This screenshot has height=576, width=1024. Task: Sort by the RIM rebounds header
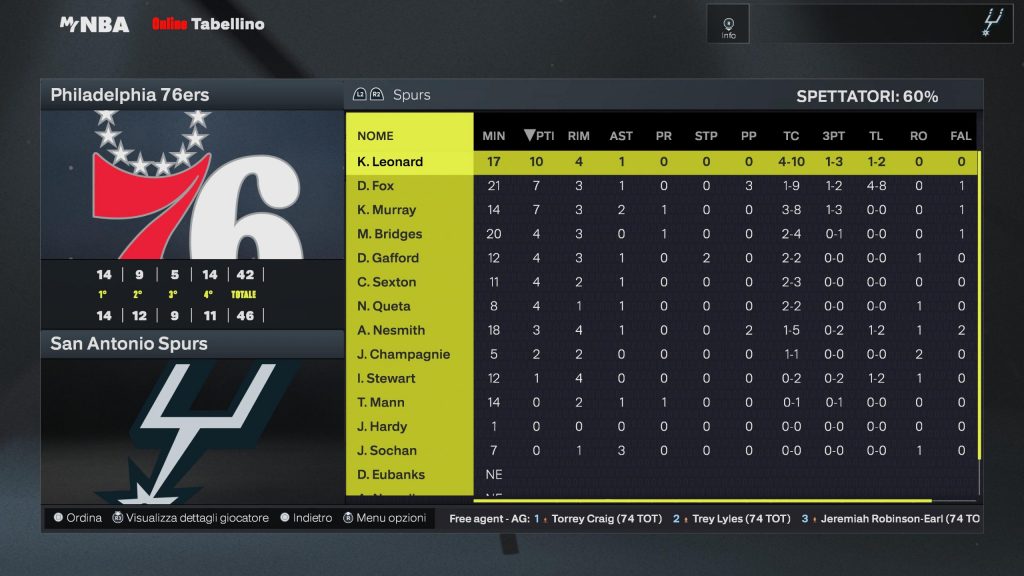pos(578,136)
